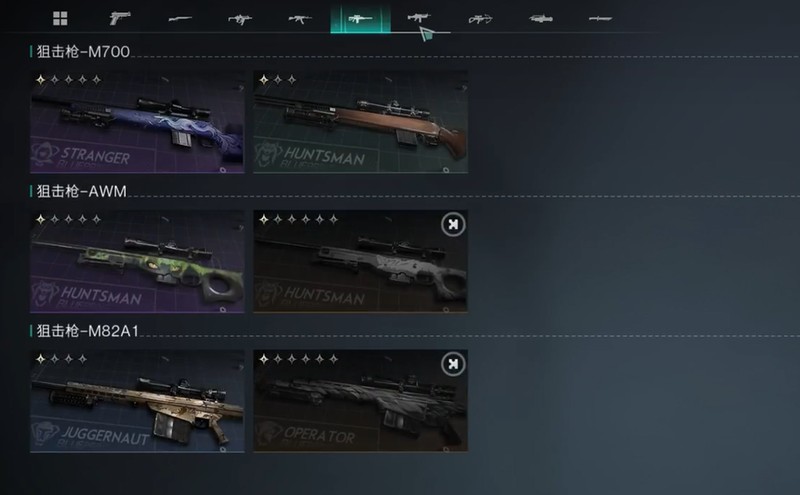This screenshot has width=800, height=495.
Task: Select the highlighted sniper rifle tab
Action: tap(360, 18)
